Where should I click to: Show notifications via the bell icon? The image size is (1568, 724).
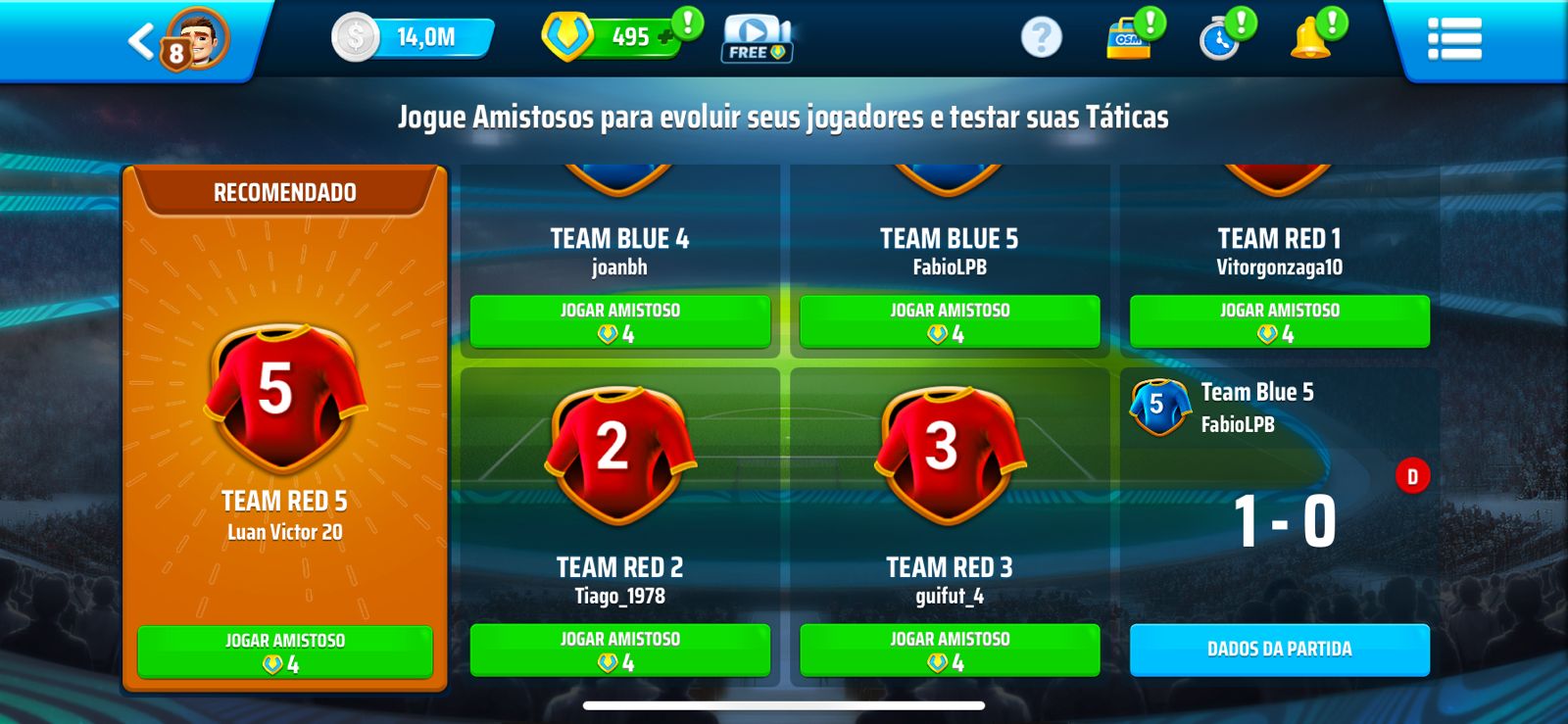click(1310, 39)
